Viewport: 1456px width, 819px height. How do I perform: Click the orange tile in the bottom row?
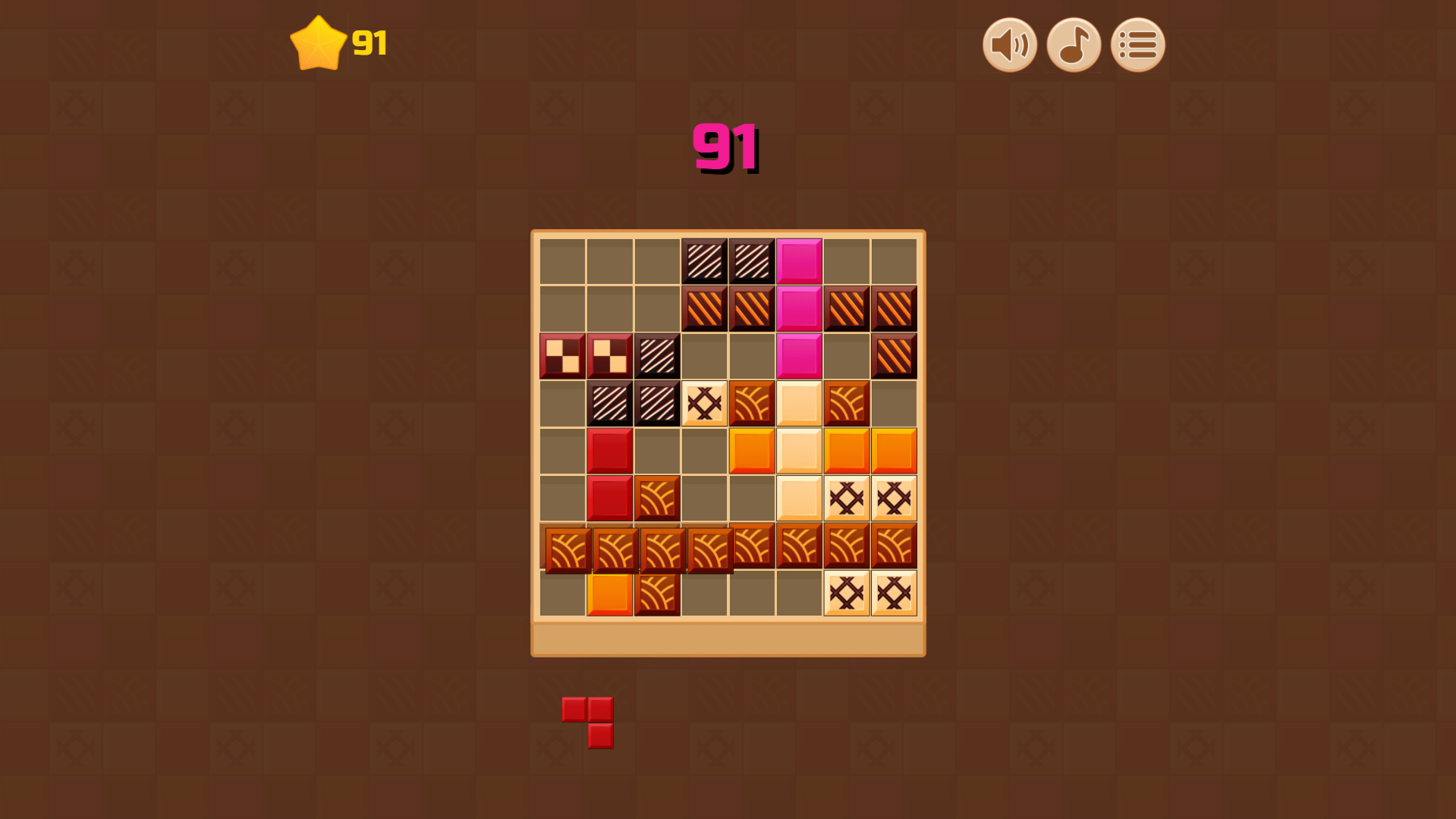[610, 594]
